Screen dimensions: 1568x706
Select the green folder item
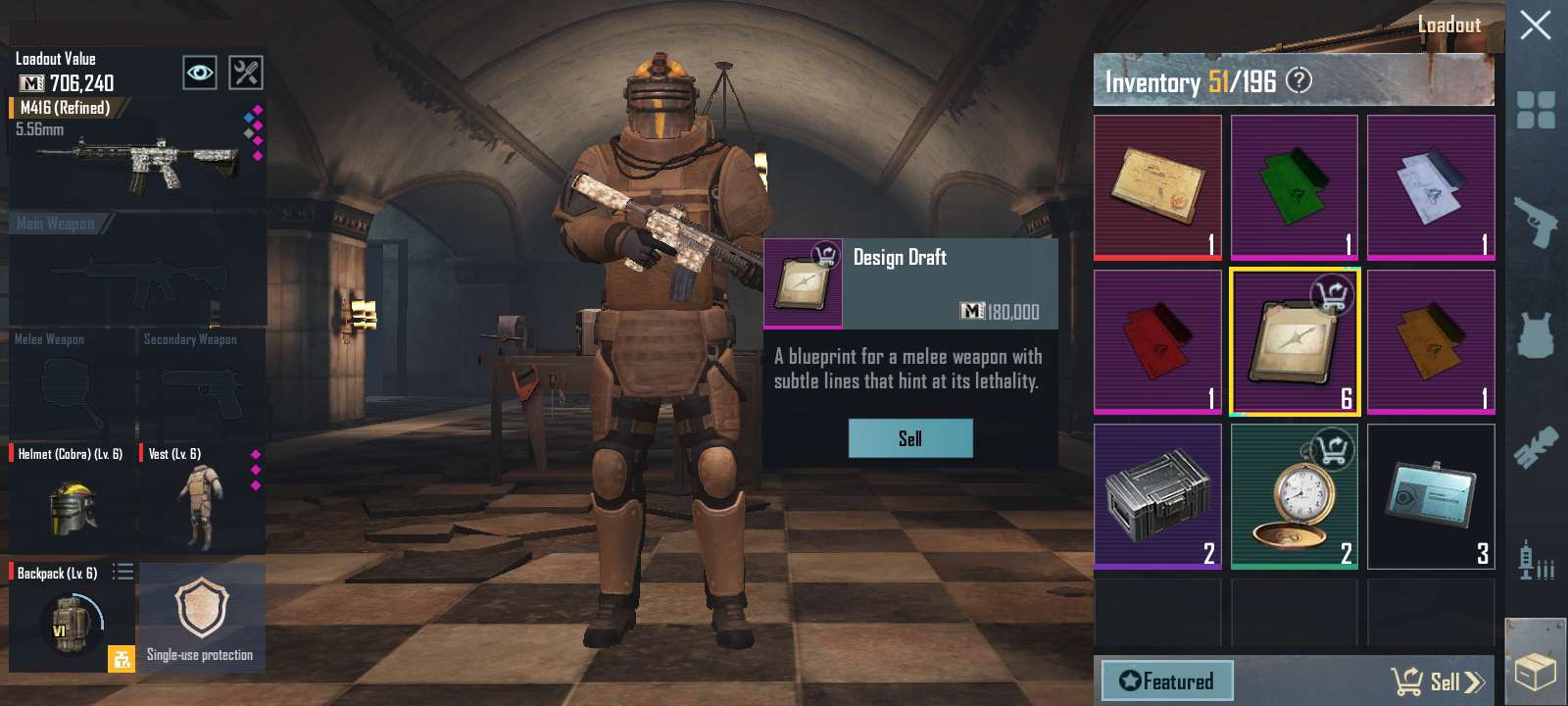(x=1294, y=186)
